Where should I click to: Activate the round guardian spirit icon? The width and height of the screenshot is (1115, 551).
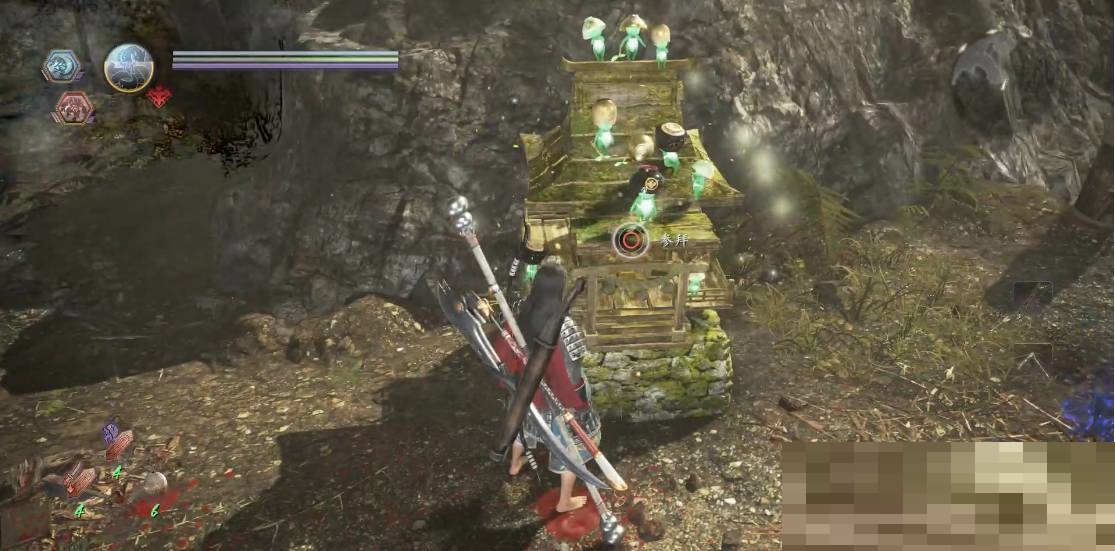[129, 68]
